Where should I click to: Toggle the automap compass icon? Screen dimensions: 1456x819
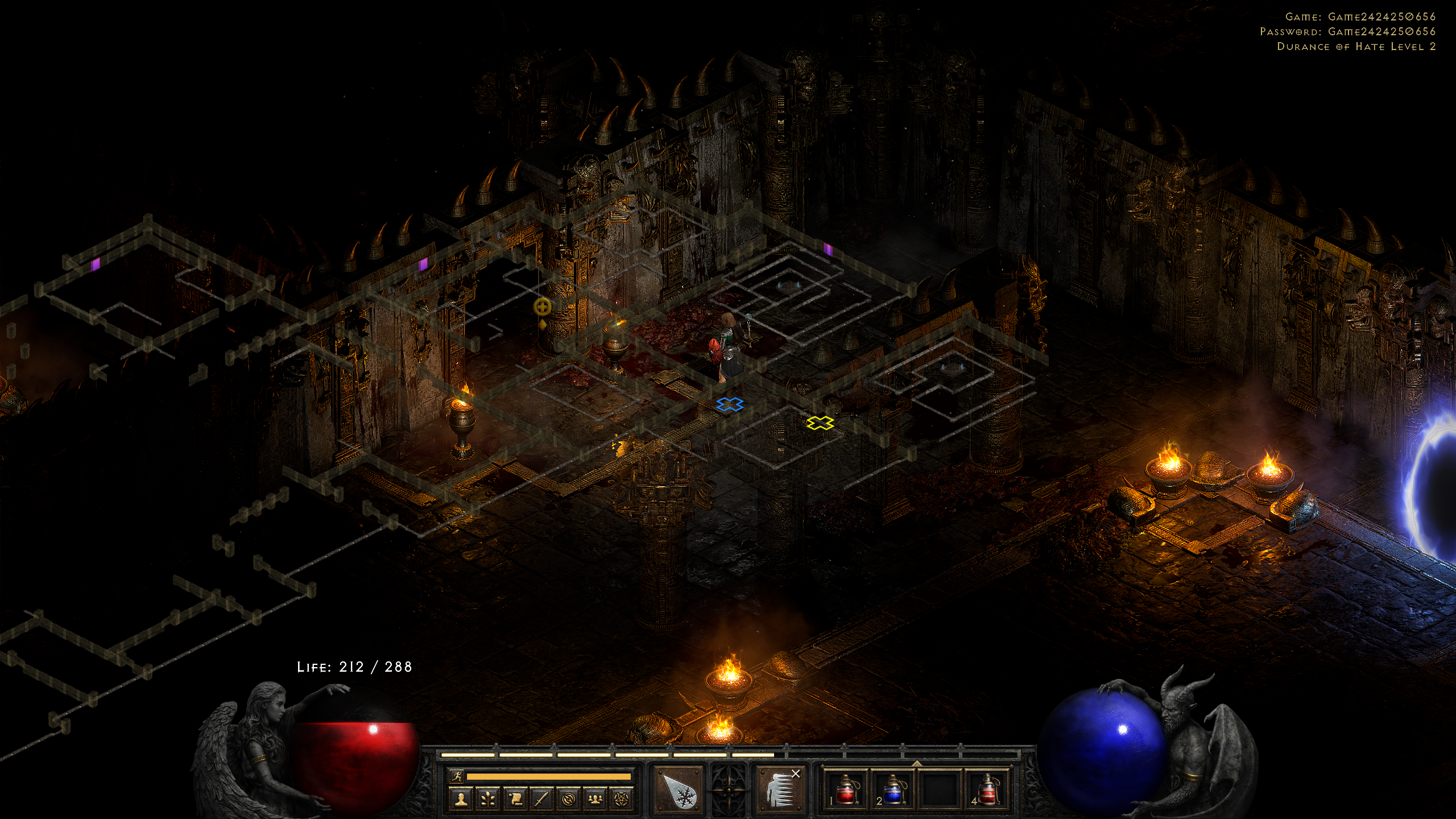[x=568, y=799]
